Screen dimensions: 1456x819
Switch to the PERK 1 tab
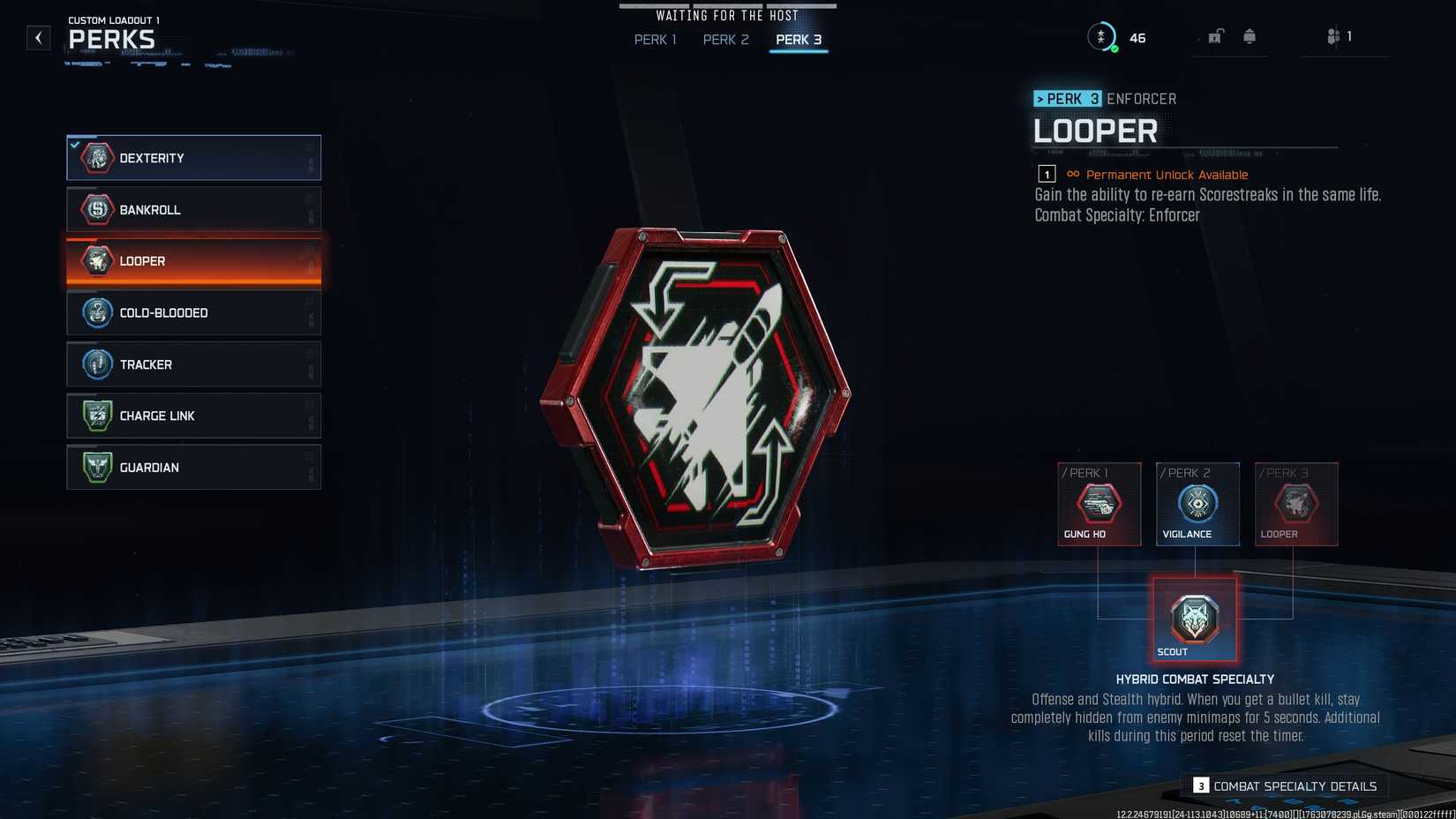click(654, 40)
